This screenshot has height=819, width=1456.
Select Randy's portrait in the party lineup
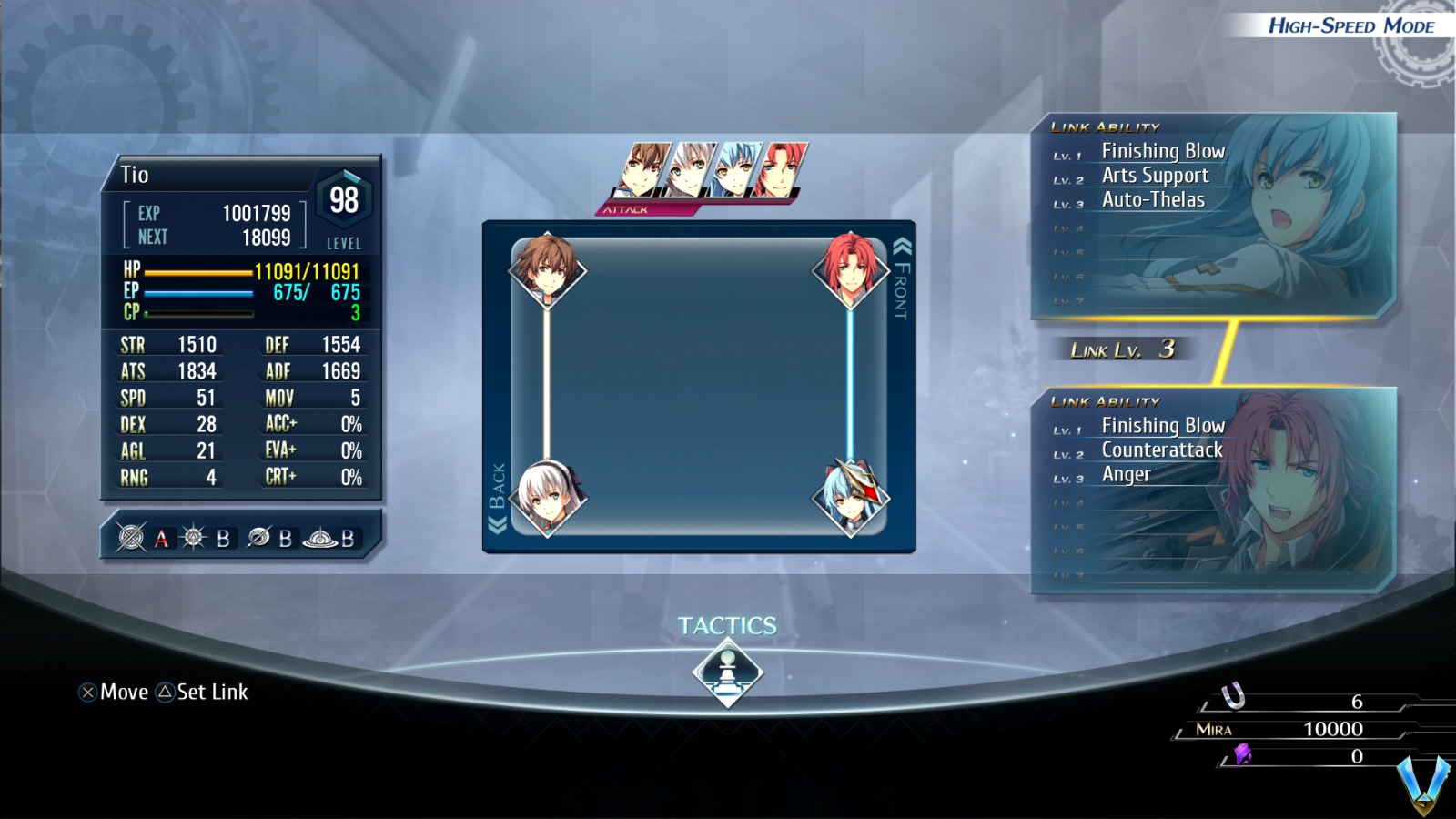pyautogui.click(x=779, y=168)
